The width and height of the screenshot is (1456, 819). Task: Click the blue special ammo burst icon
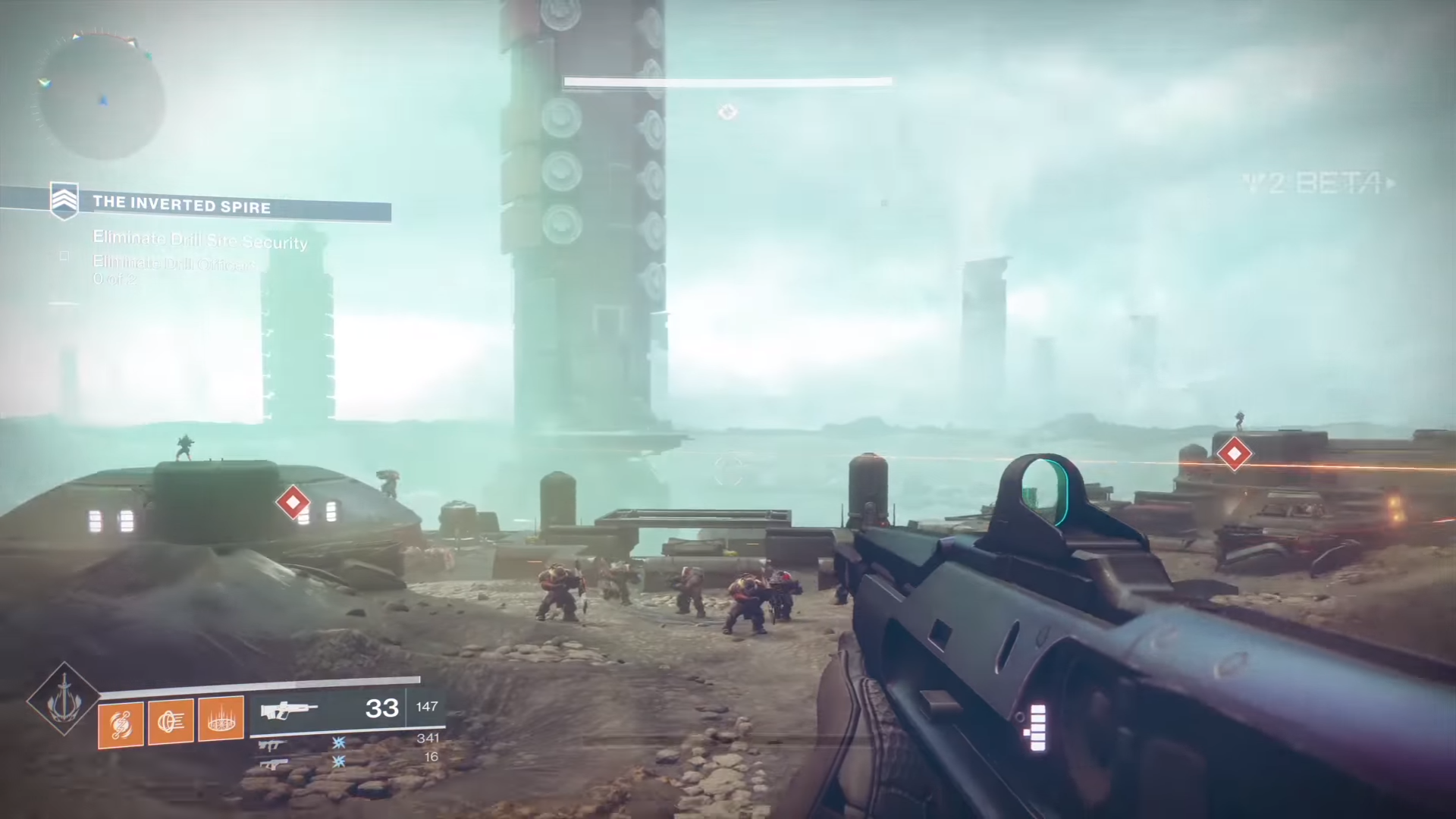point(339,745)
